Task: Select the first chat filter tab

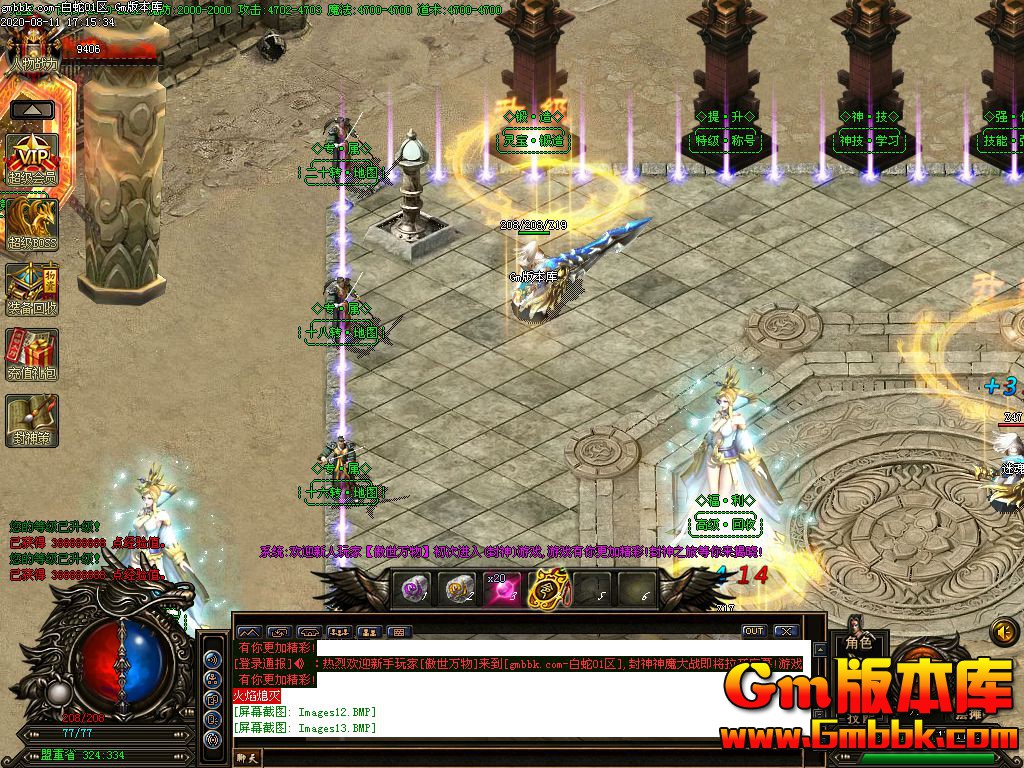Action: pyautogui.click(x=249, y=632)
